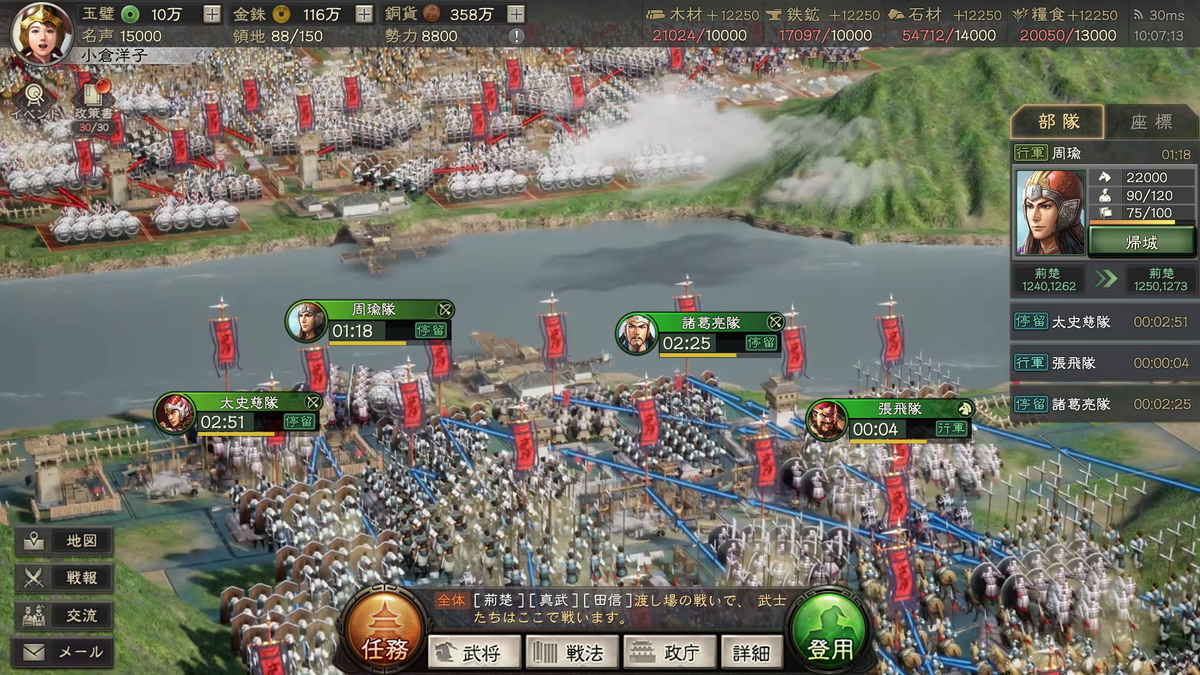View the 戦報 battle reports

click(x=64, y=578)
